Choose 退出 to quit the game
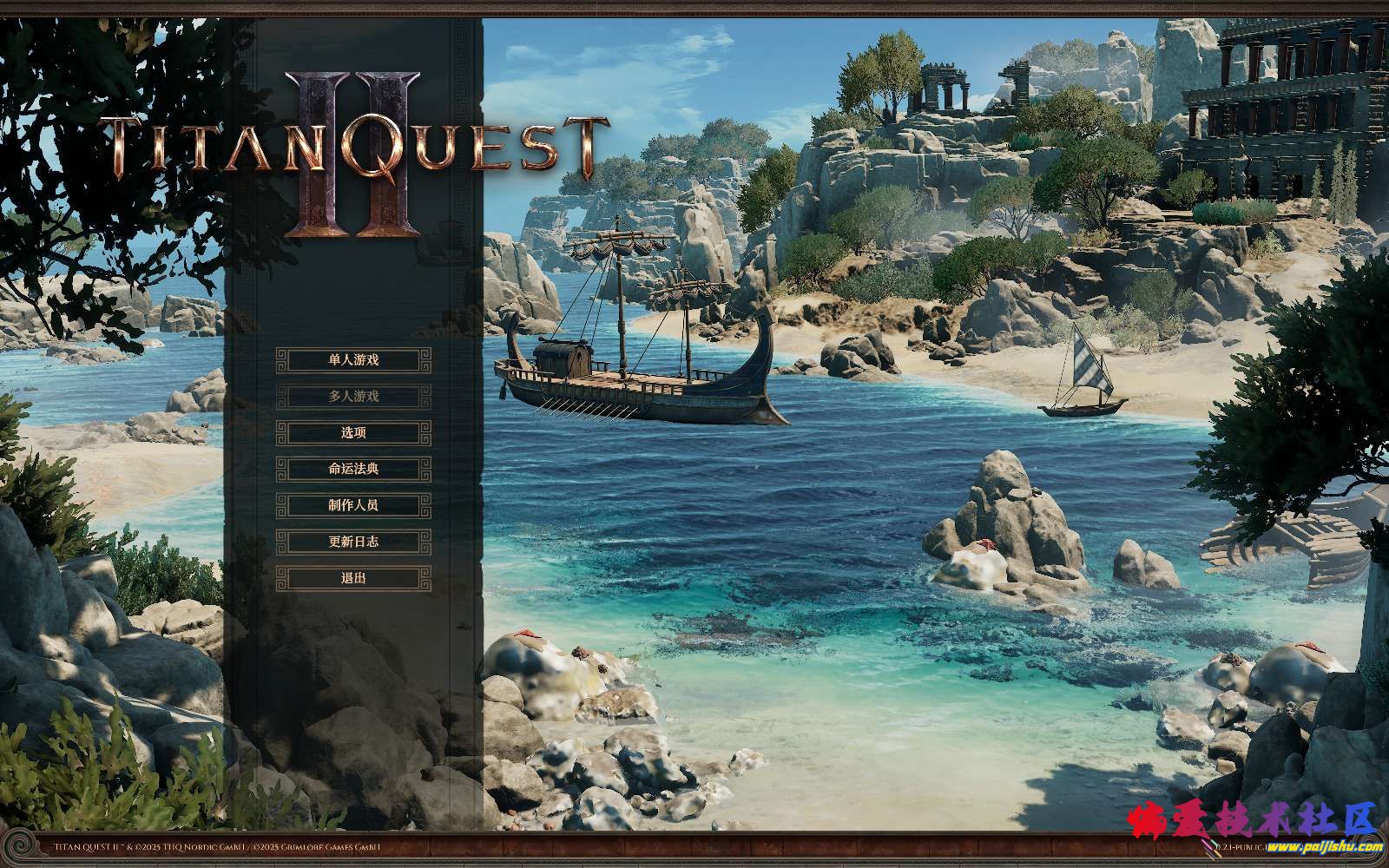Screen dimensions: 1389x868 tap(353, 578)
